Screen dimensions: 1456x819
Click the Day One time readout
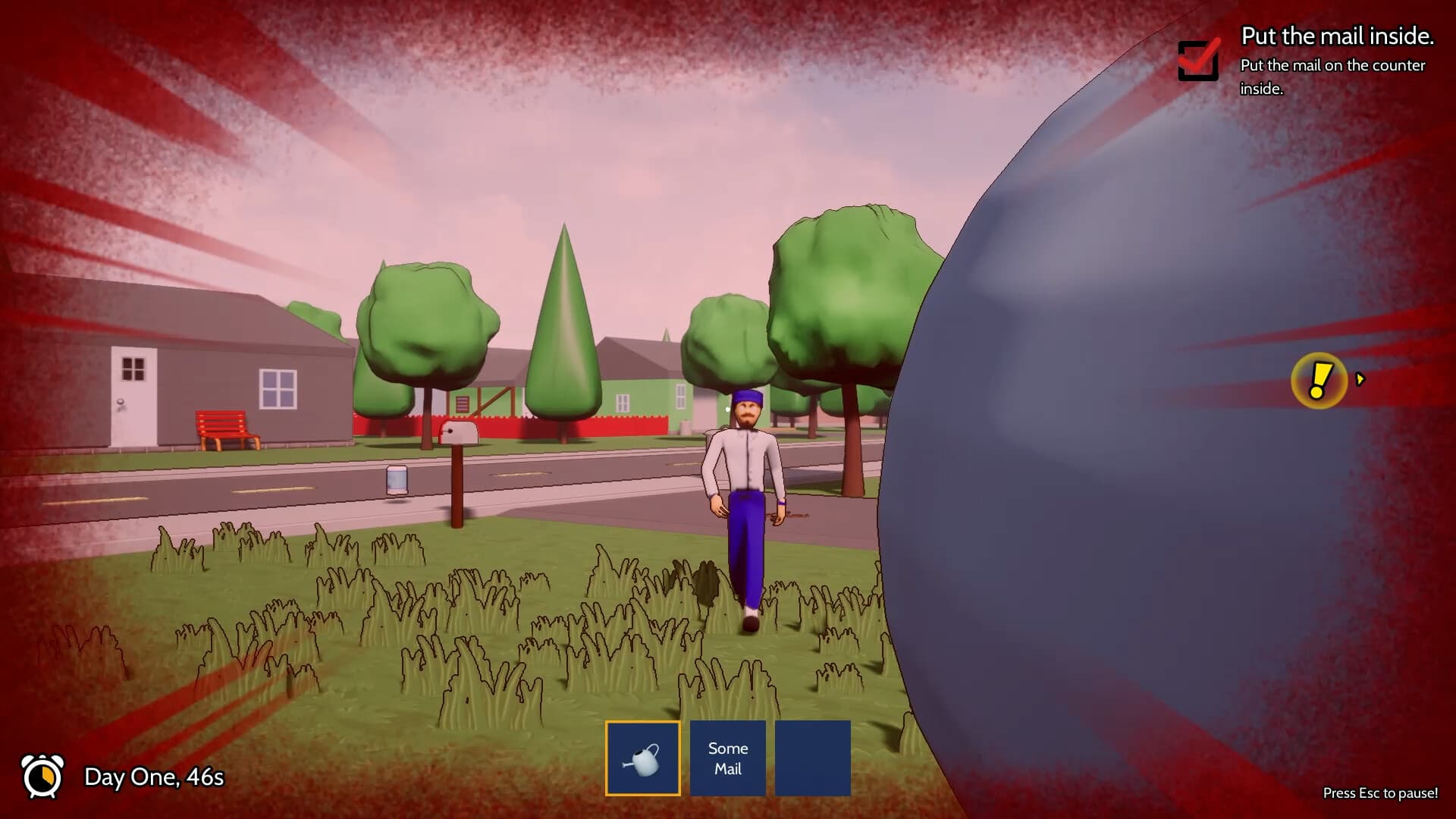154,778
